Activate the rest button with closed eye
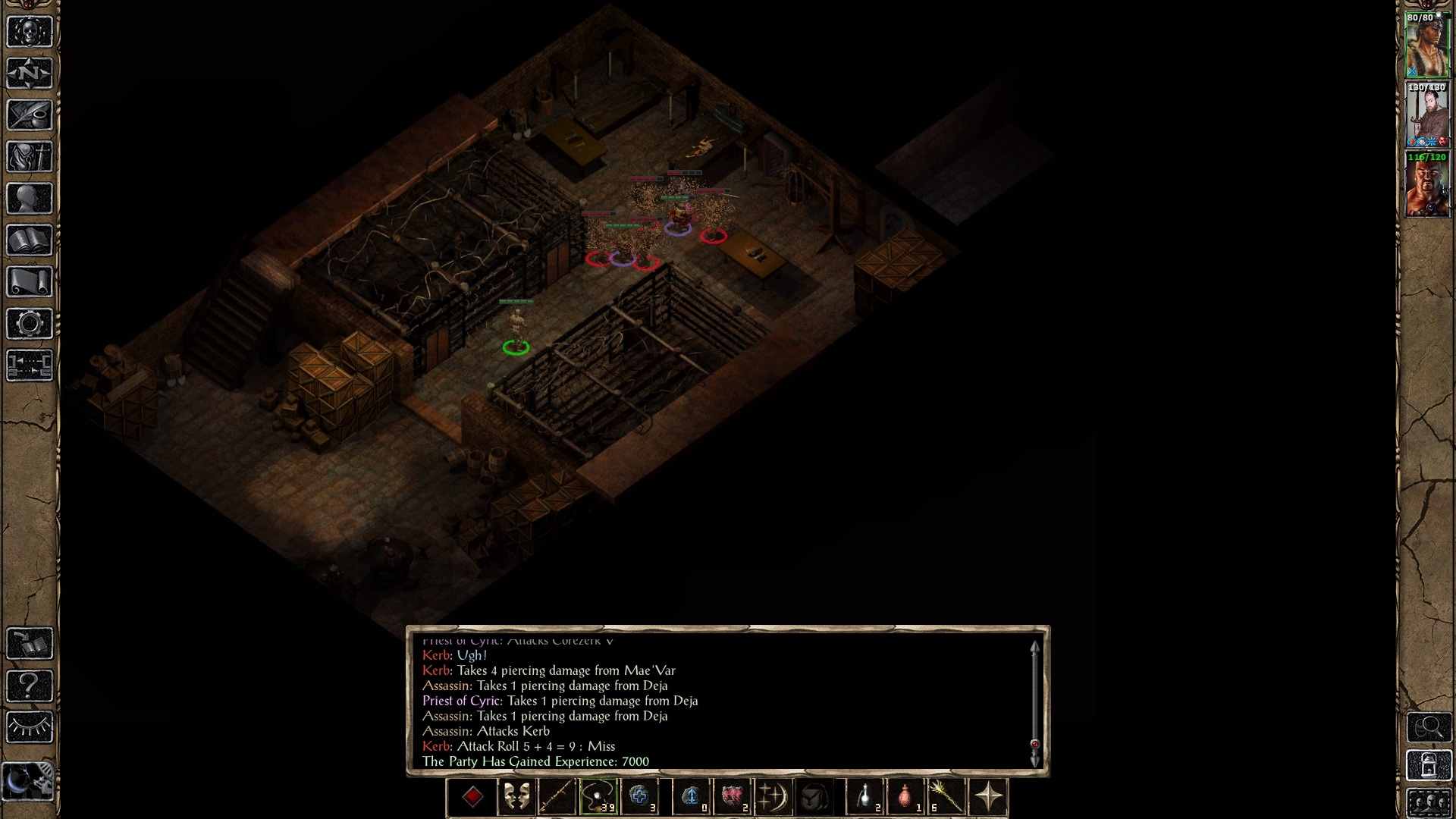 [x=30, y=728]
